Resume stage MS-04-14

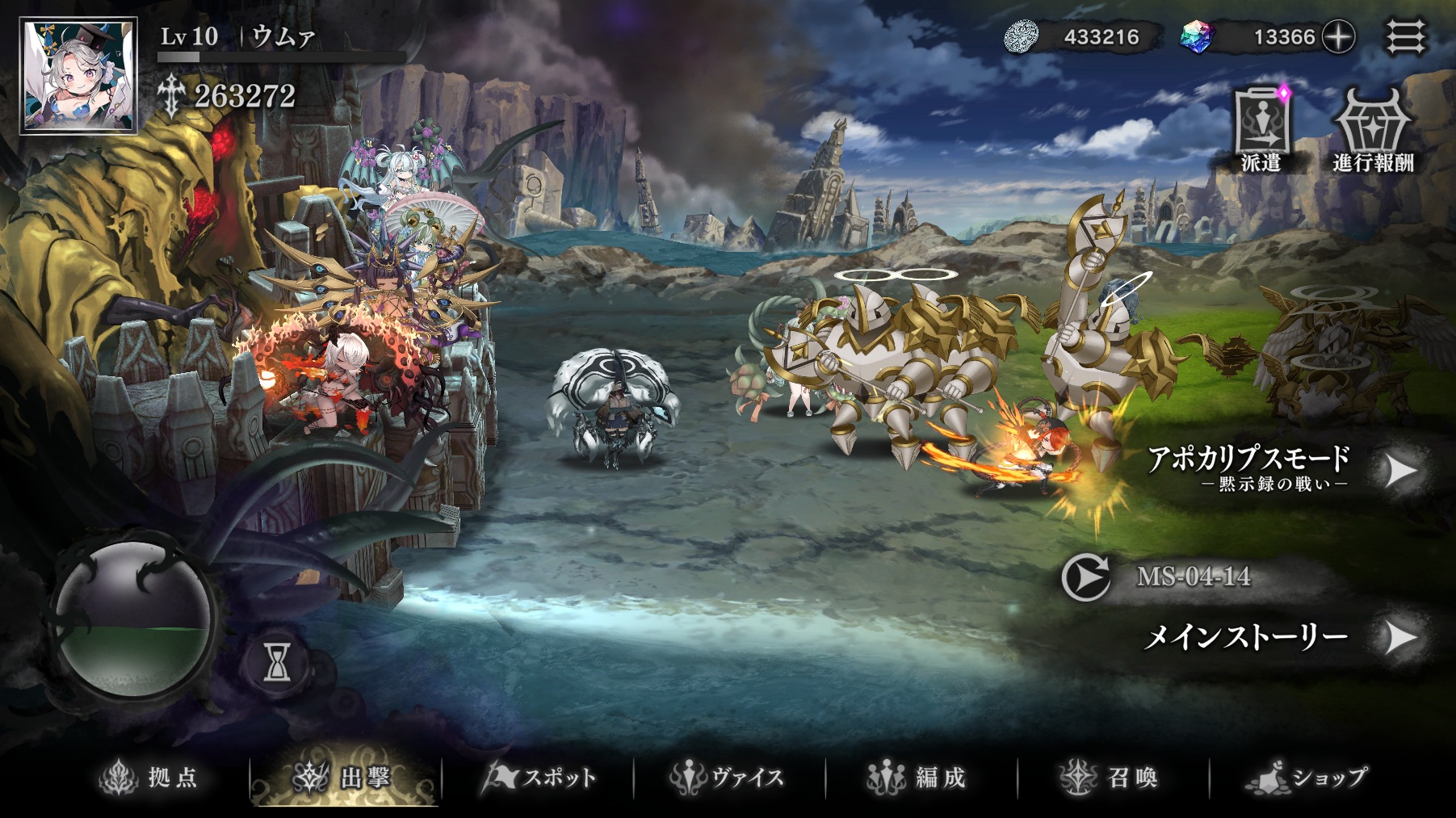pyautogui.click(x=1086, y=577)
